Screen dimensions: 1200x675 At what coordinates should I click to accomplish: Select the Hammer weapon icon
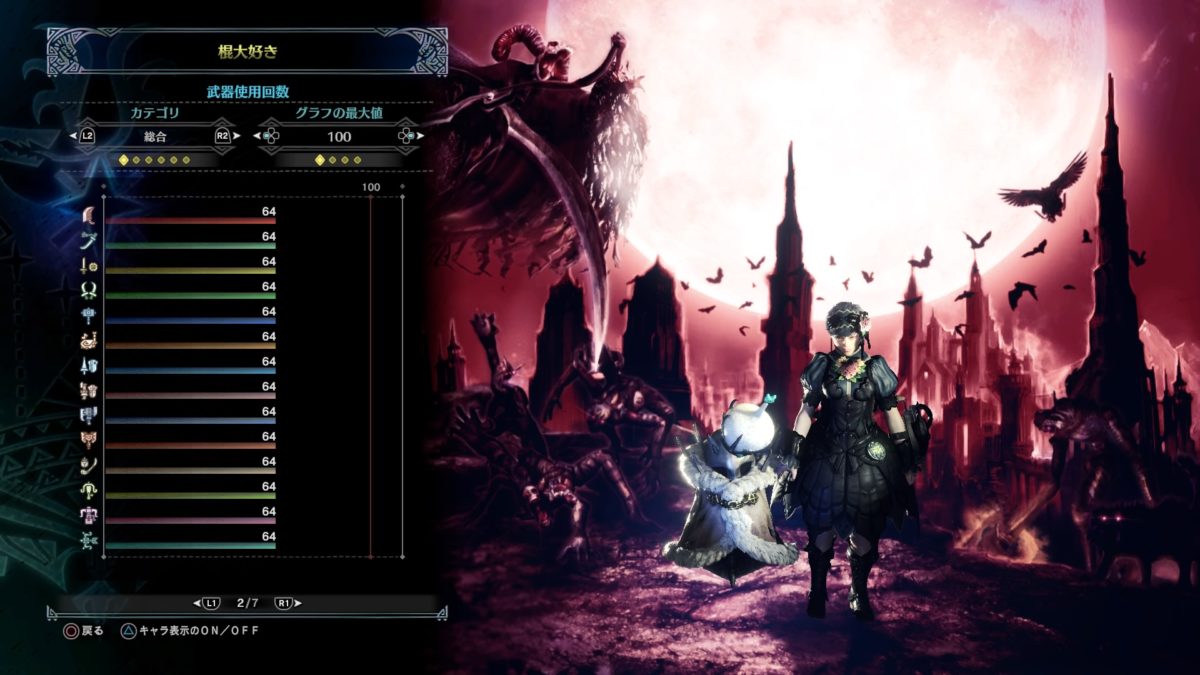pyautogui.click(x=88, y=315)
